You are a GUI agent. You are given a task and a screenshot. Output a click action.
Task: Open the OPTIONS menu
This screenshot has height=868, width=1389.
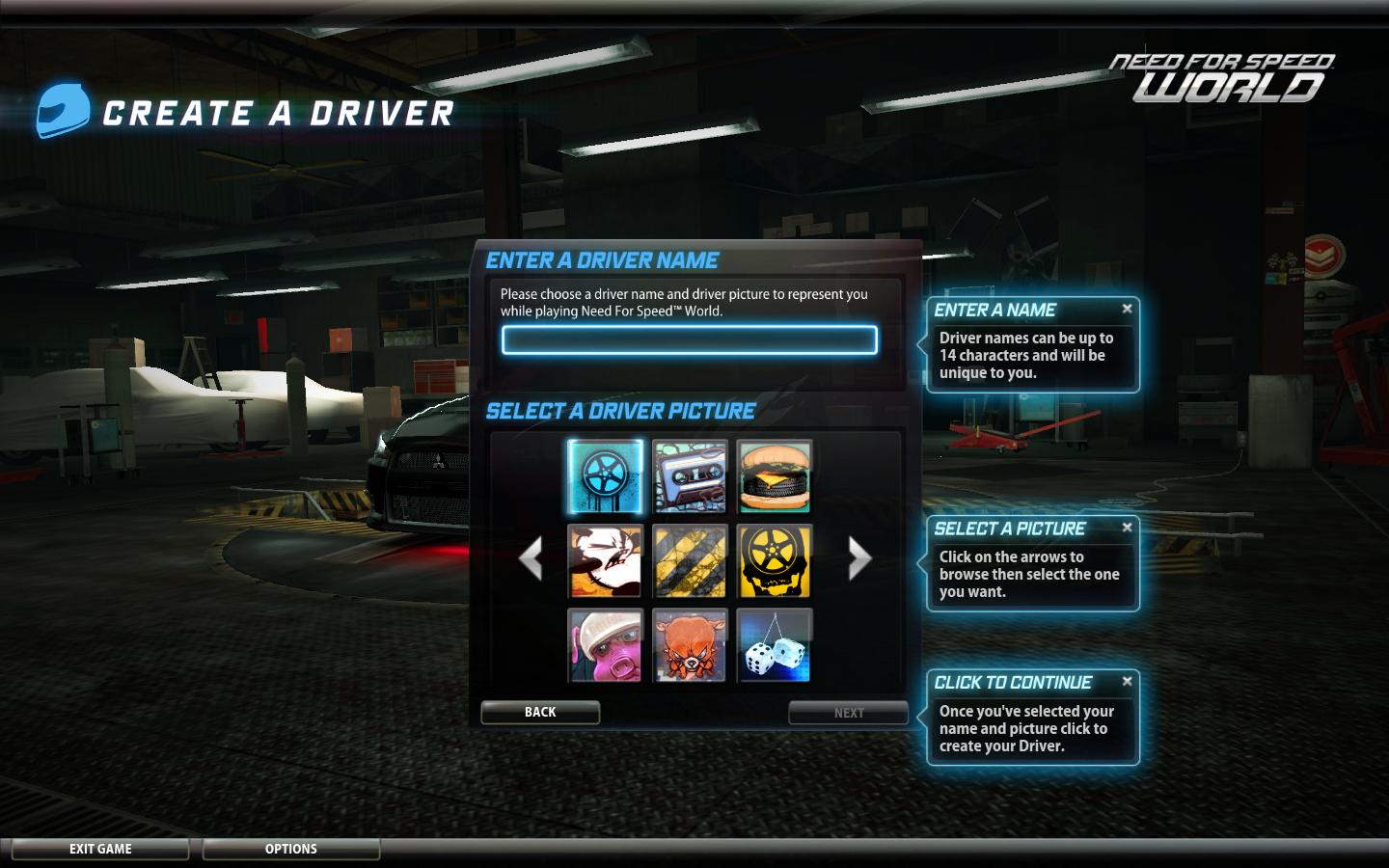[x=290, y=849]
